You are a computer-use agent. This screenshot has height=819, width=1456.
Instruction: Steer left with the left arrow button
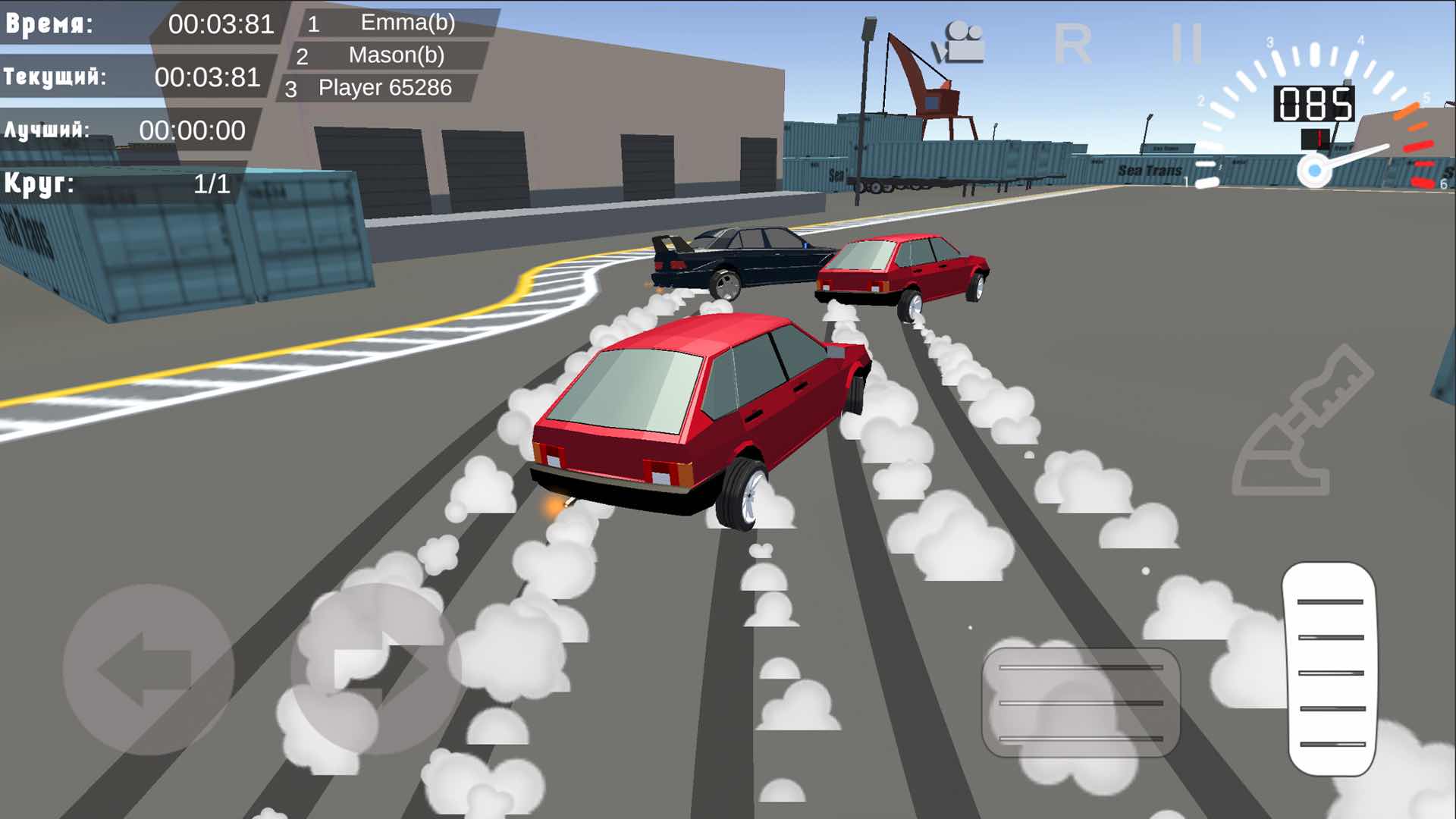tap(148, 670)
